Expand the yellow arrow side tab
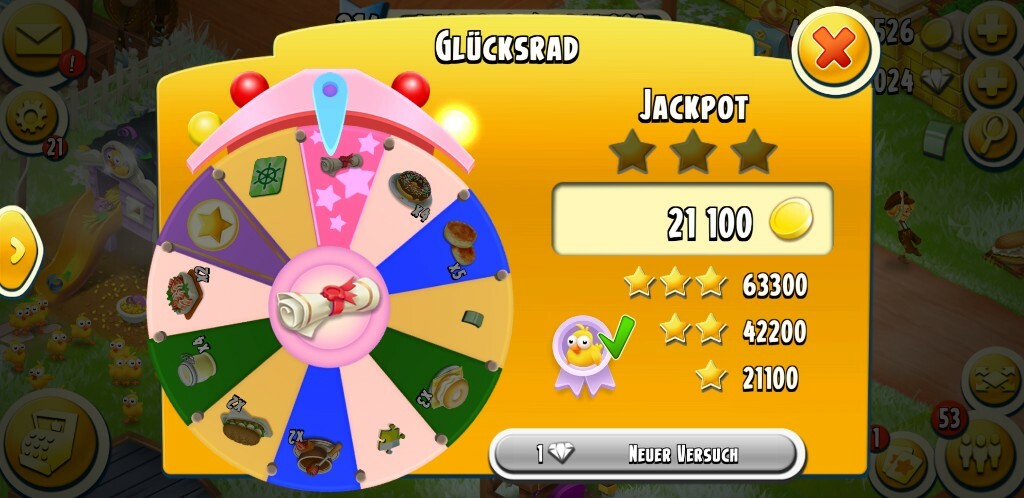This screenshot has width=1024, height=498. pos(17,251)
